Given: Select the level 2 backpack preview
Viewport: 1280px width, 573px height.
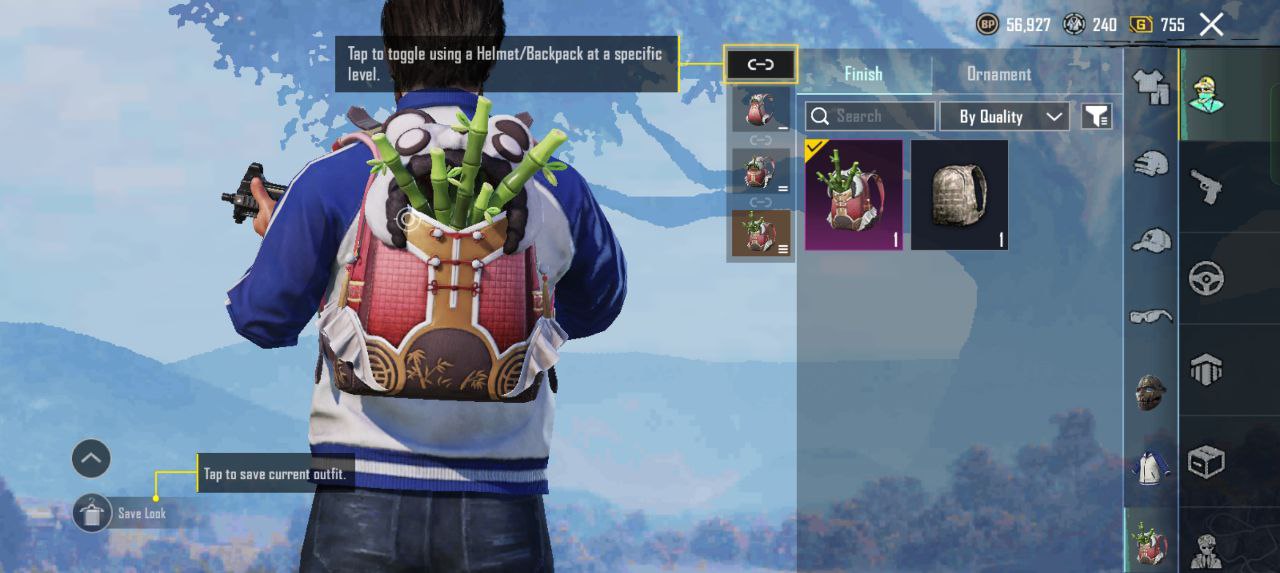Looking at the screenshot, I should 760,171.
